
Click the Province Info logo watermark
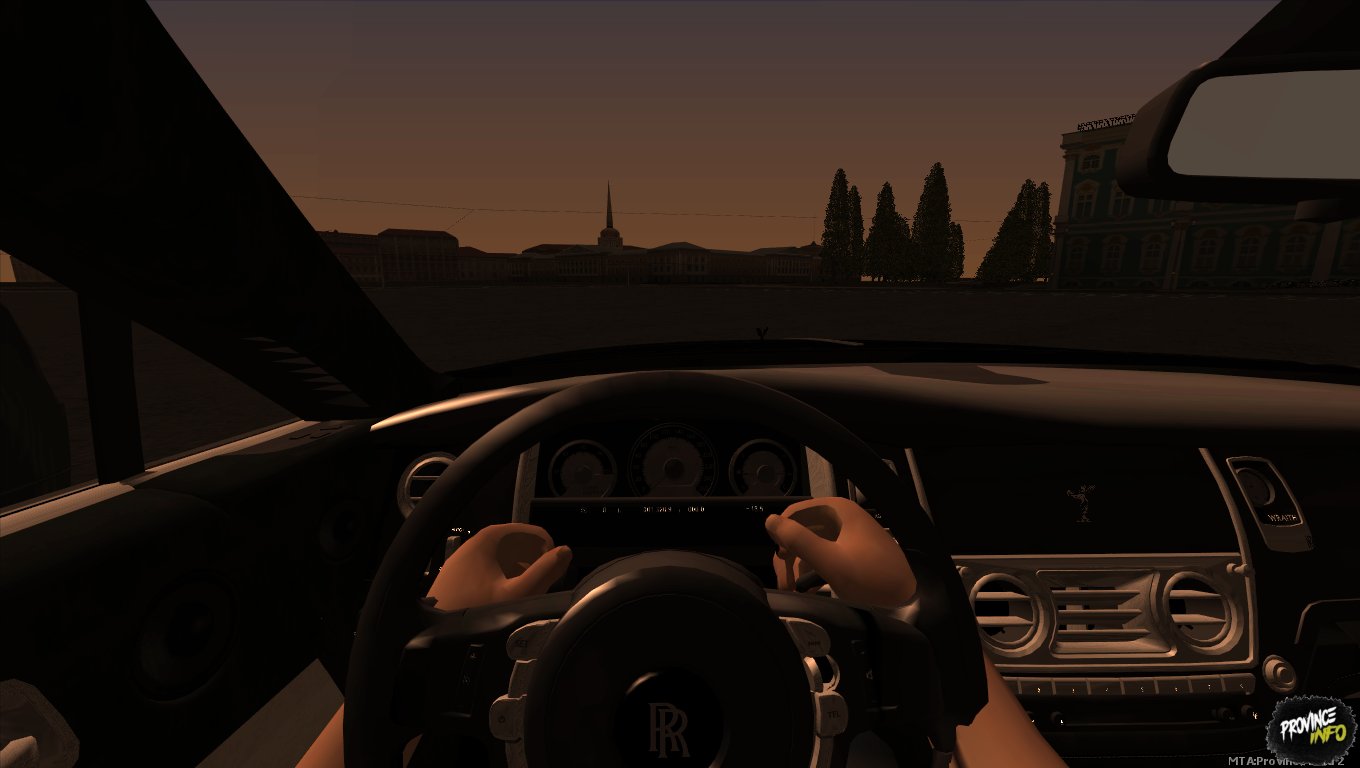coord(1310,726)
